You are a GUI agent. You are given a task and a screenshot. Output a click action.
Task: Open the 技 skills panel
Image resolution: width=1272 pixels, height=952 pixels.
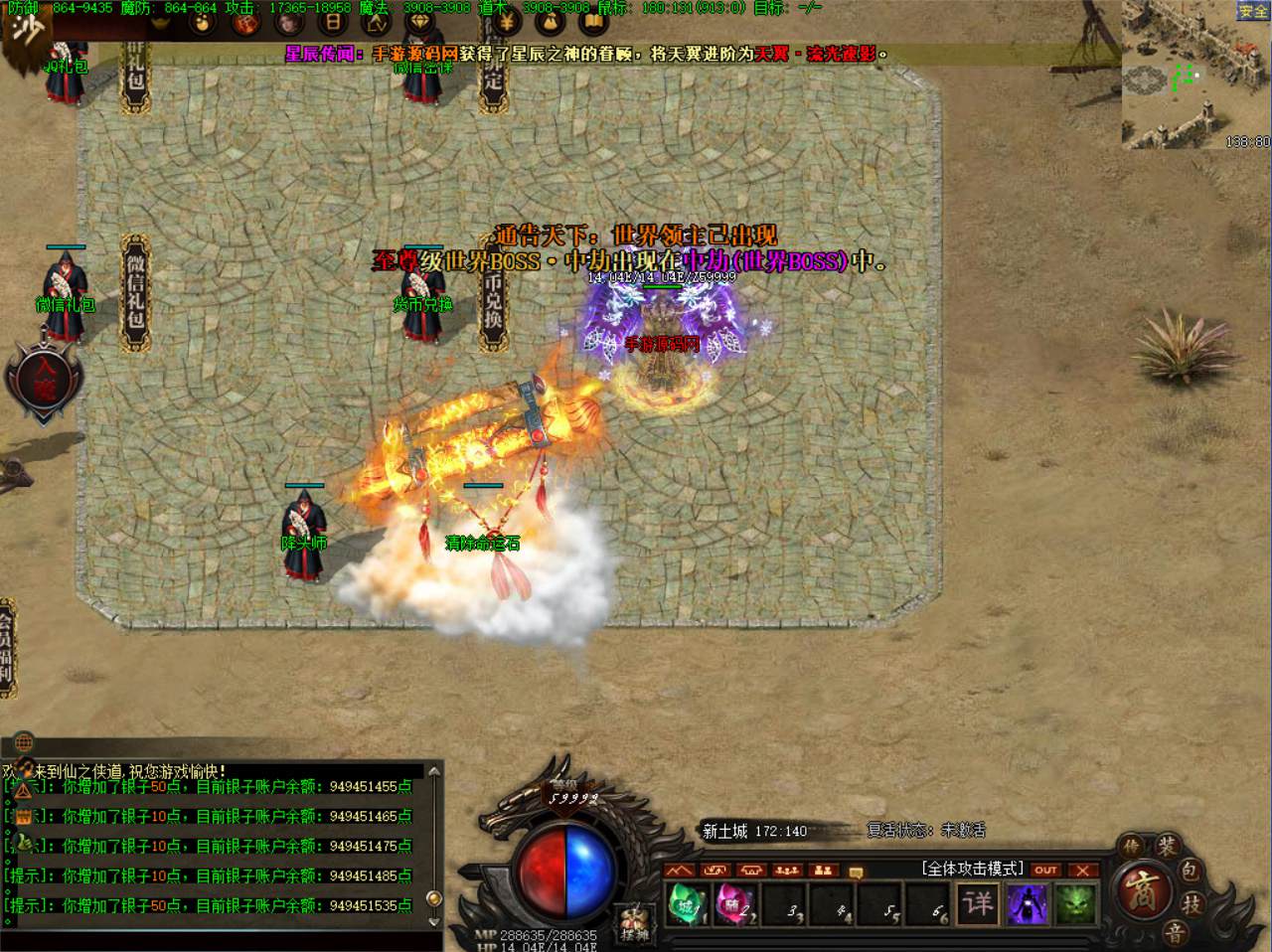1192,904
